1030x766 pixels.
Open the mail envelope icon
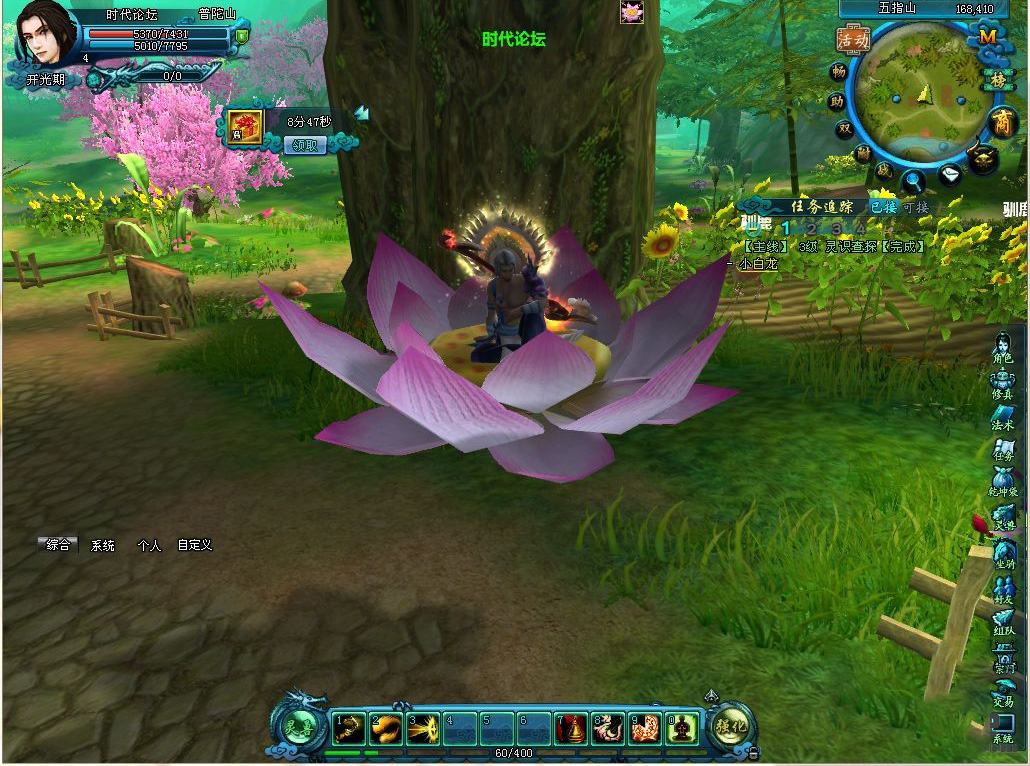coord(950,176)
